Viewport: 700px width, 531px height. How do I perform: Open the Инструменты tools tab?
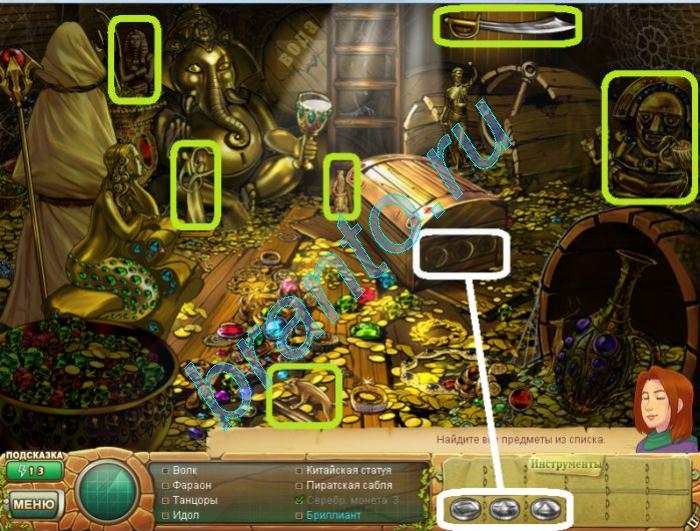pos(565,465)
